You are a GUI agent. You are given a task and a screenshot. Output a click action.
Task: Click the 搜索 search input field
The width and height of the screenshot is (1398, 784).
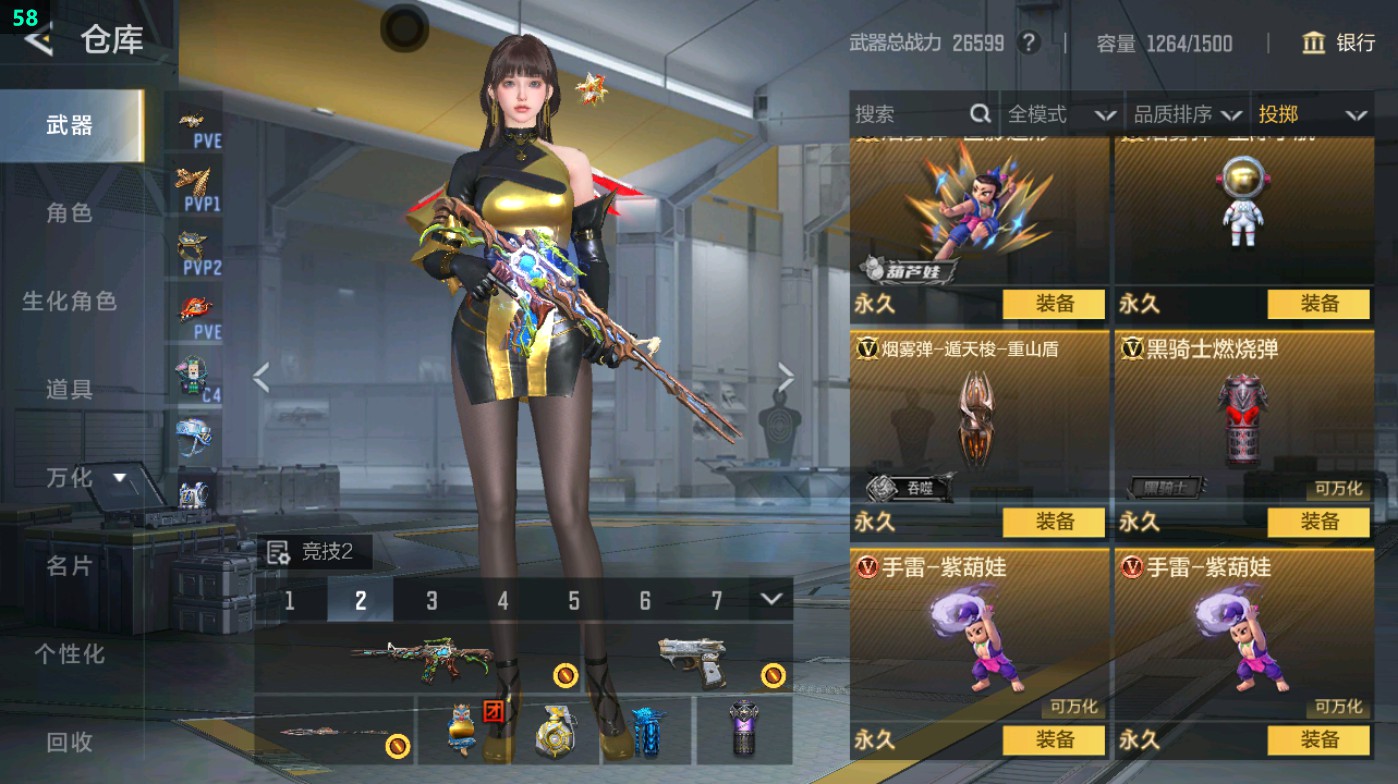905,115
